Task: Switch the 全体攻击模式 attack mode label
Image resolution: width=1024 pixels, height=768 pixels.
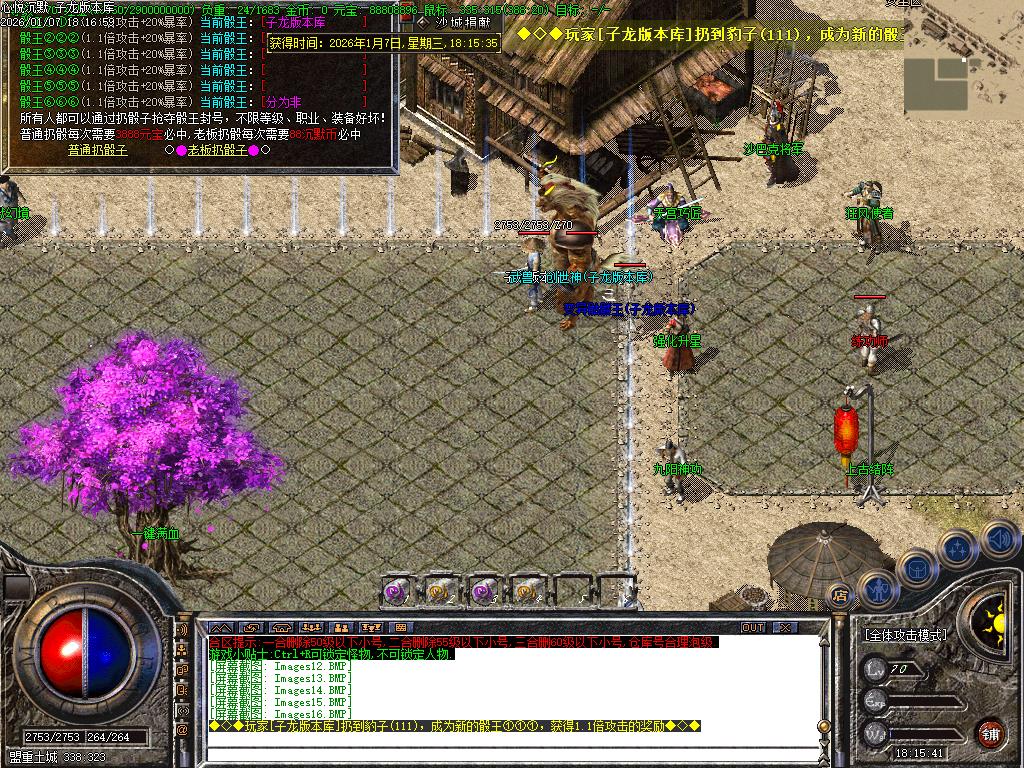Action: 905,635
